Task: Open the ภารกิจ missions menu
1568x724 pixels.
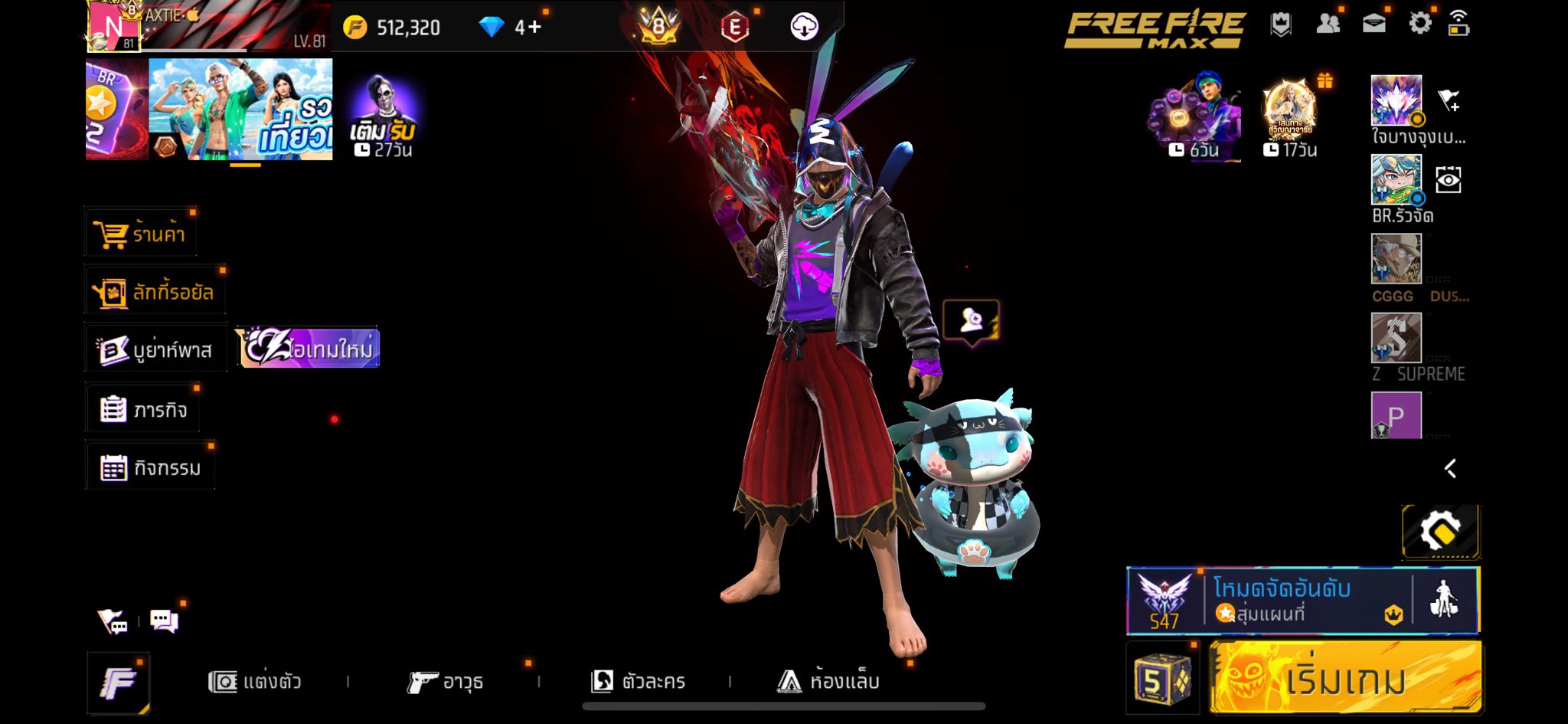Action: (x=144, y=409)
